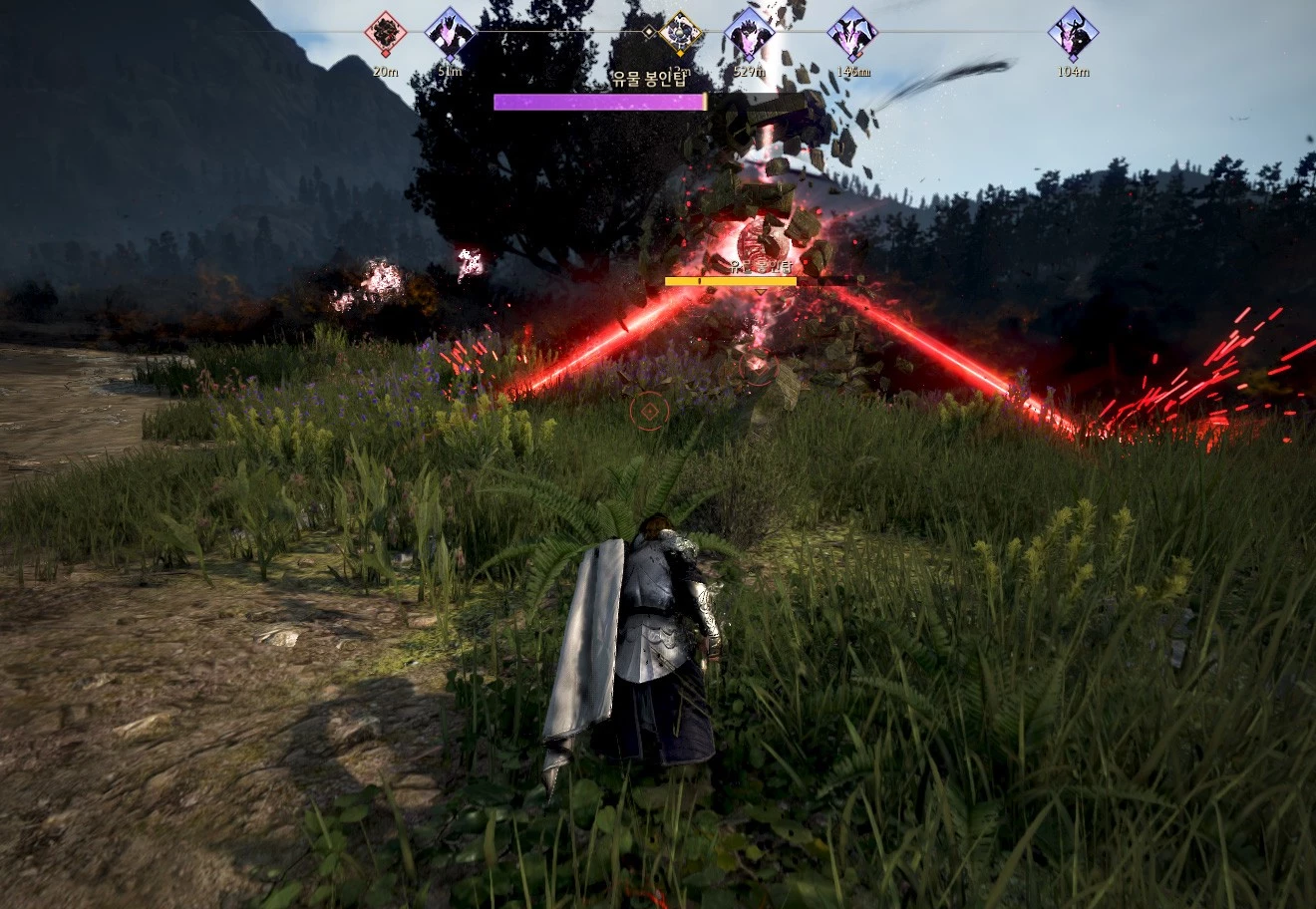Click the purple horned marker at 146m
1316x909 pixels.
point(852,34)
